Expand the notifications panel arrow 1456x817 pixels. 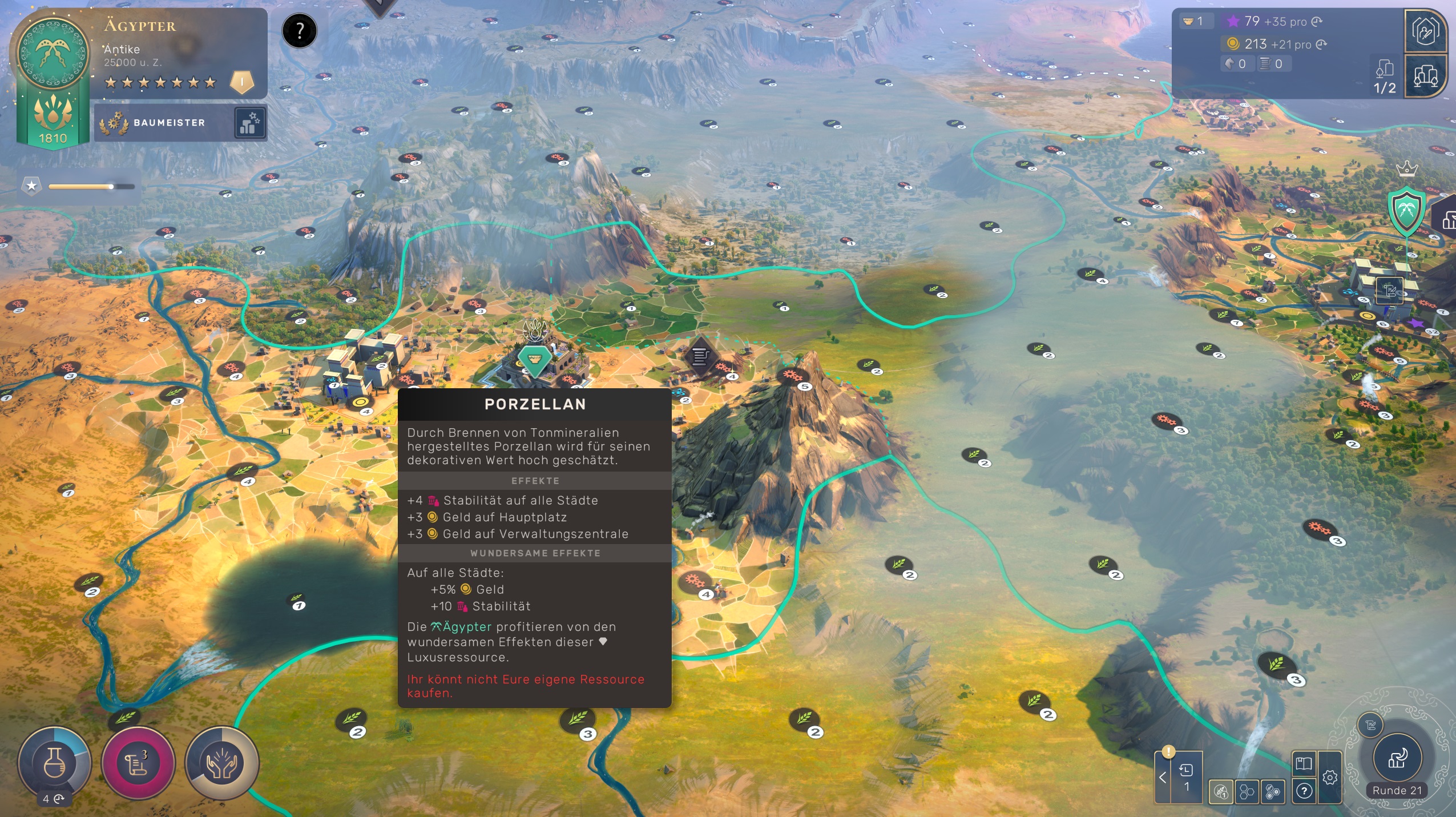tap(1162, 778)
